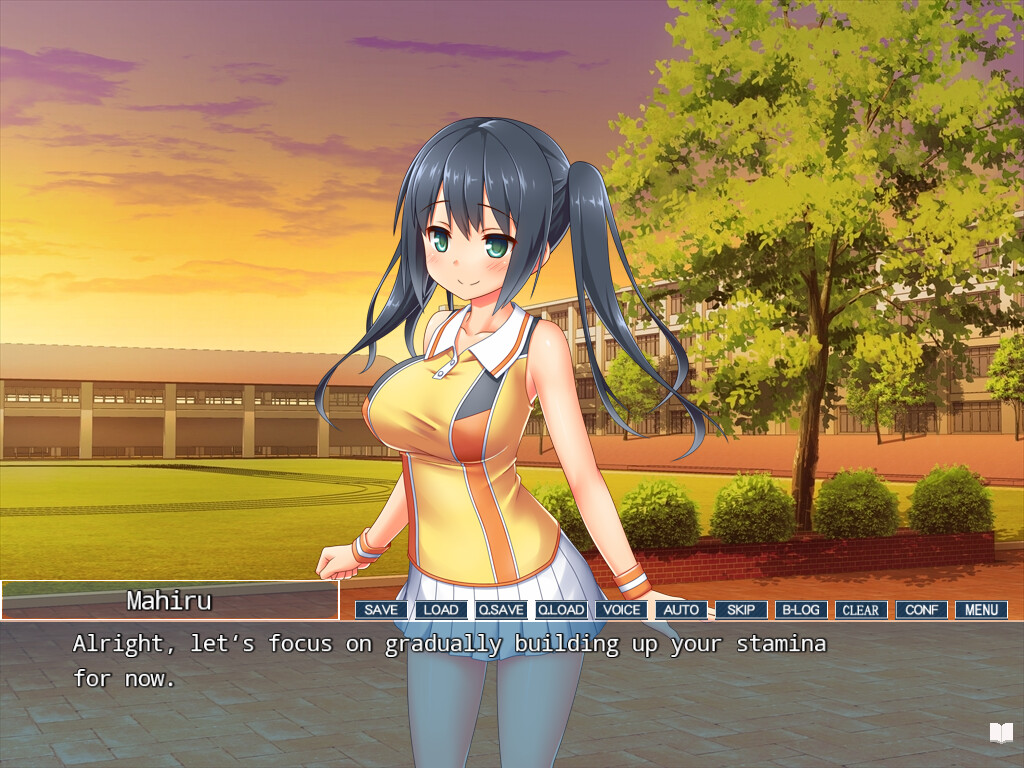Activate SKIP mode
Viewport: 1024px width, 768px height.
coord(741,610)
